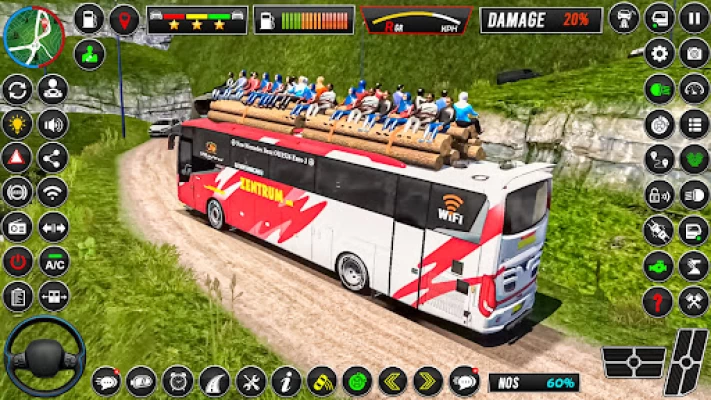The width and height of the screenshot is (711, 400).
Task: Toggle the yellow light bulb button
Action: coord(17,124)
